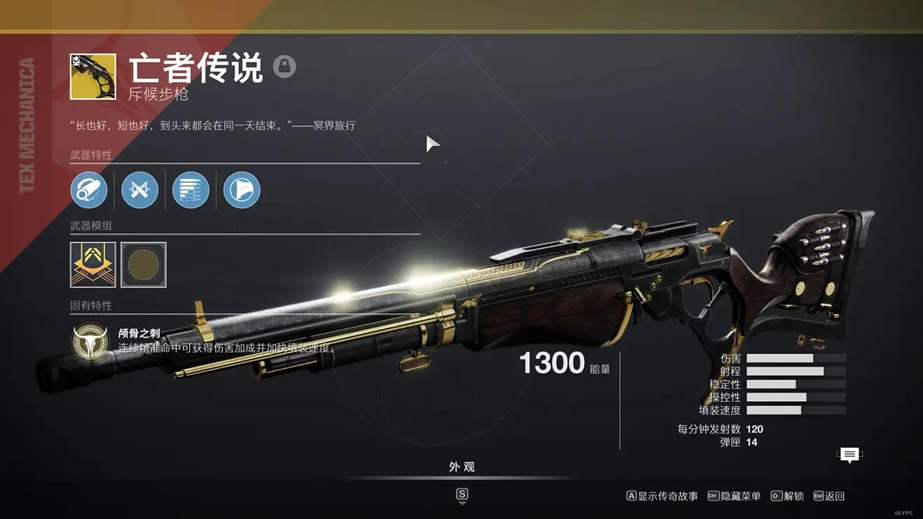Select the crossed bullets magazine perk

point(140,190)
